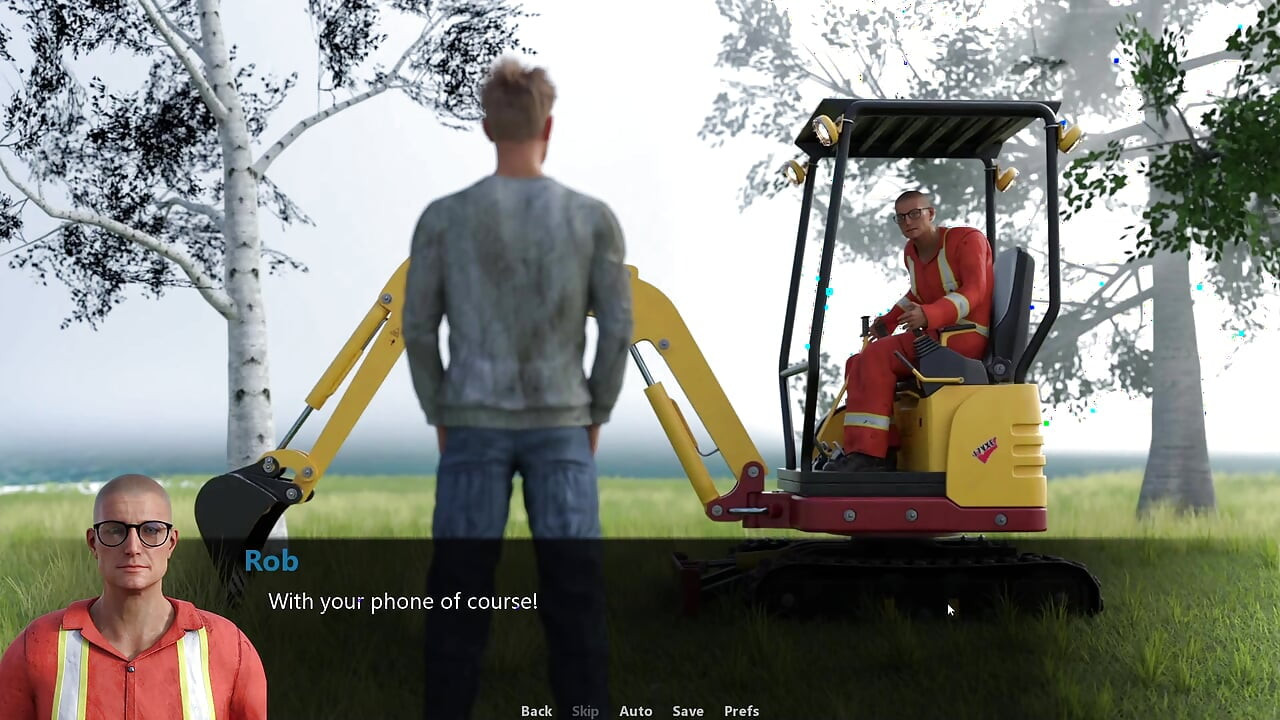
Task: Rewind dialogue with the Back button
Action: point(536,710)
